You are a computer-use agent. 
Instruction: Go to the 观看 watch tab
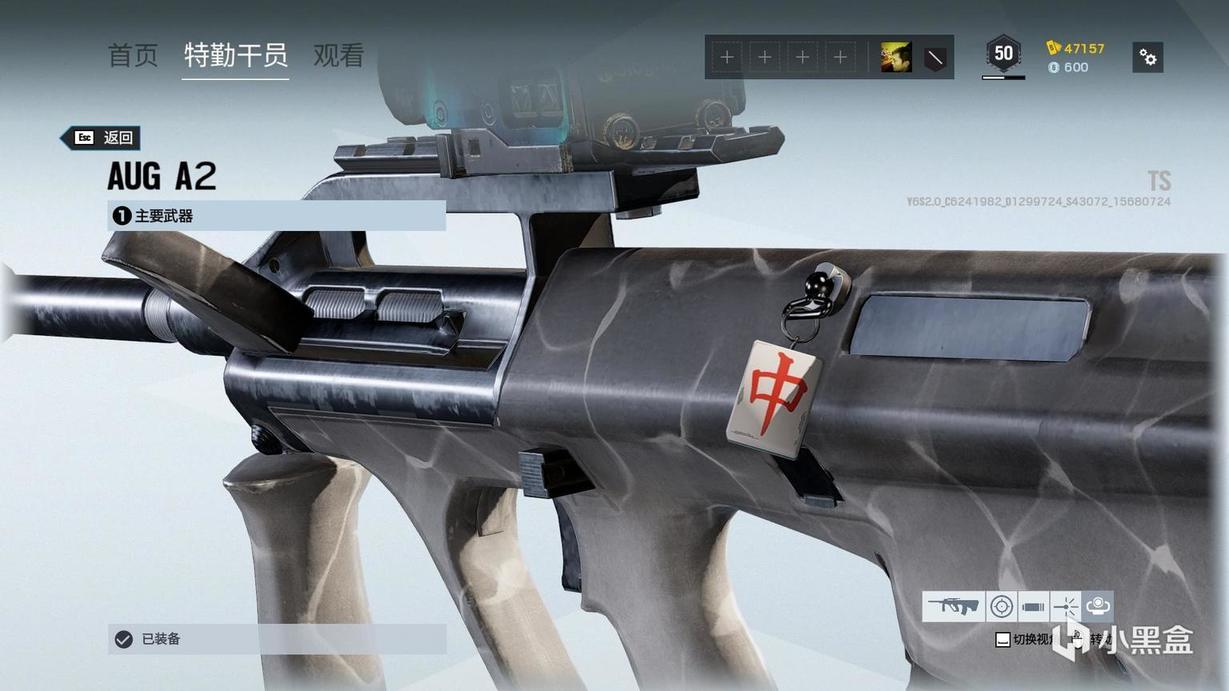pos(339,56)
